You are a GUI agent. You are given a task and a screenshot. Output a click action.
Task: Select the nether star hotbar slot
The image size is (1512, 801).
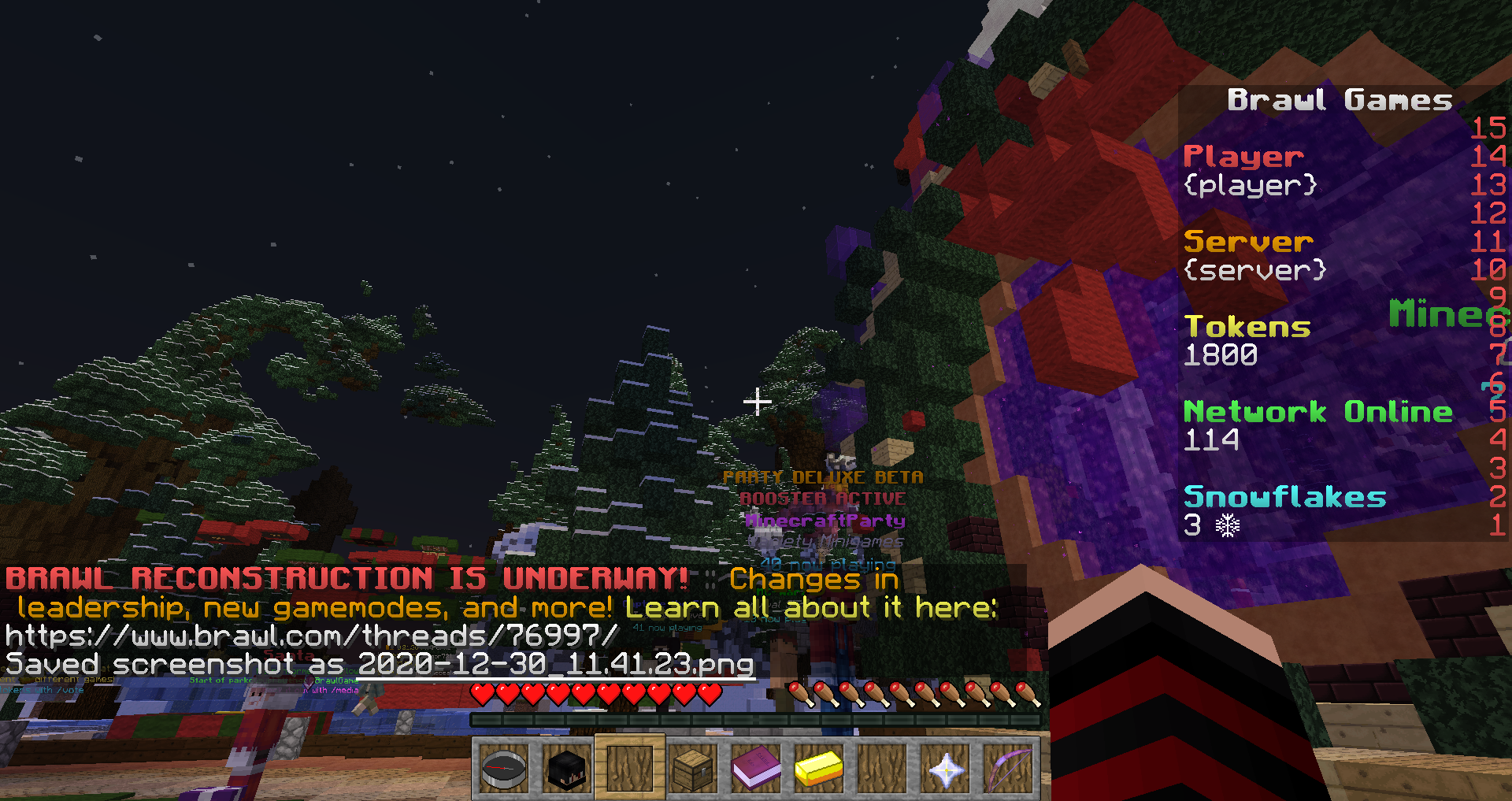[945, 768]
